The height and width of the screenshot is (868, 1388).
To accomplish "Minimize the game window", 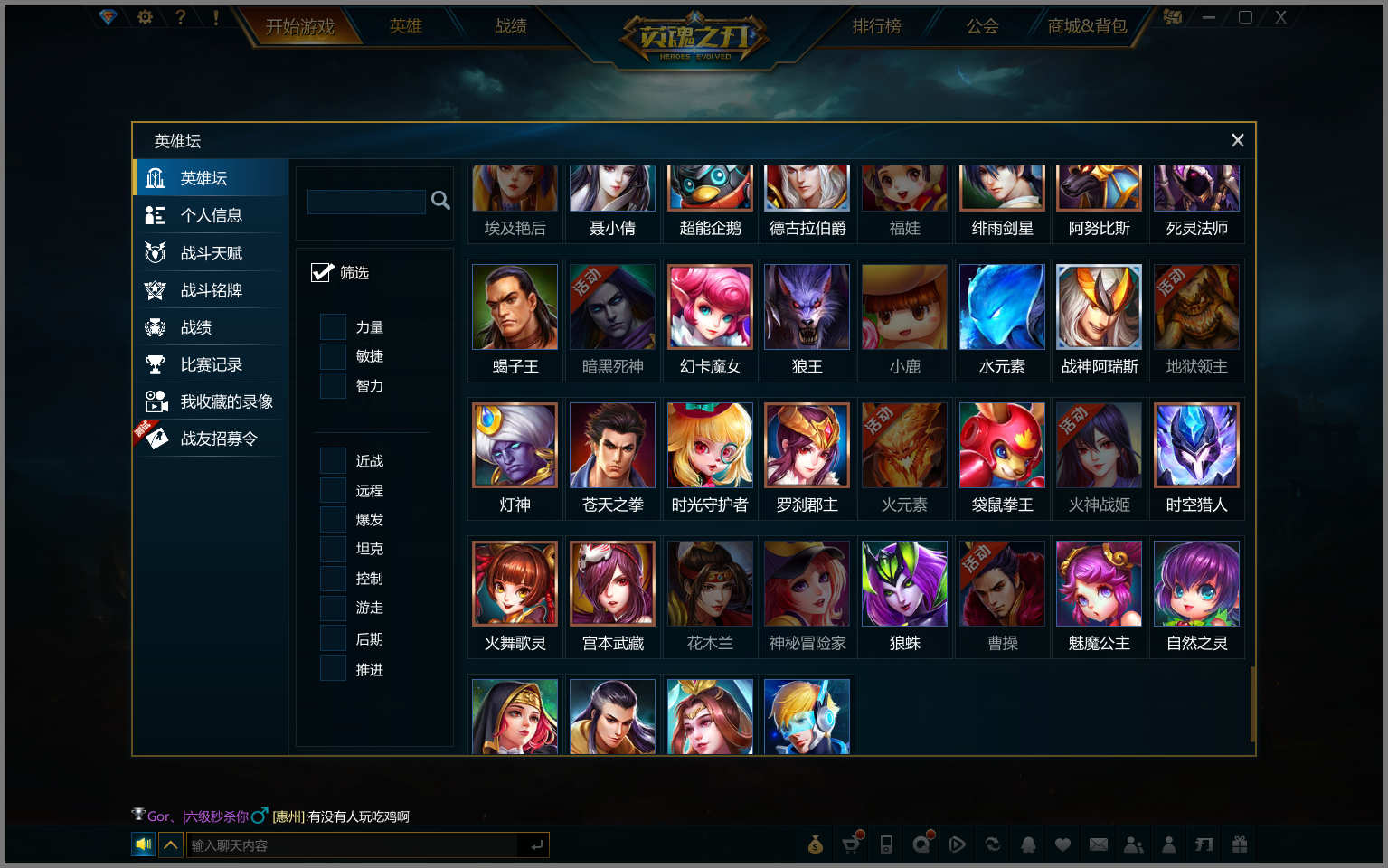I will (x=1209, y=17).
